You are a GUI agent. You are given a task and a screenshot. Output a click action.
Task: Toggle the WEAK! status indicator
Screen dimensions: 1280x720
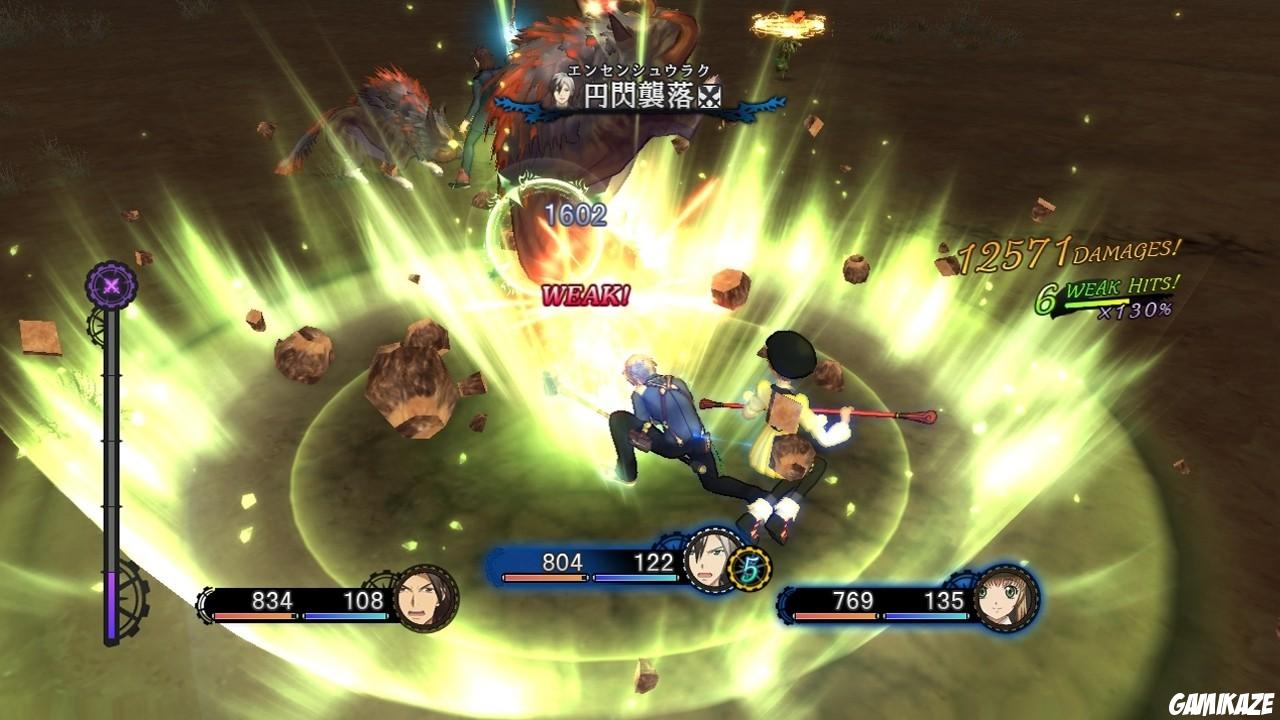[583, 295]
